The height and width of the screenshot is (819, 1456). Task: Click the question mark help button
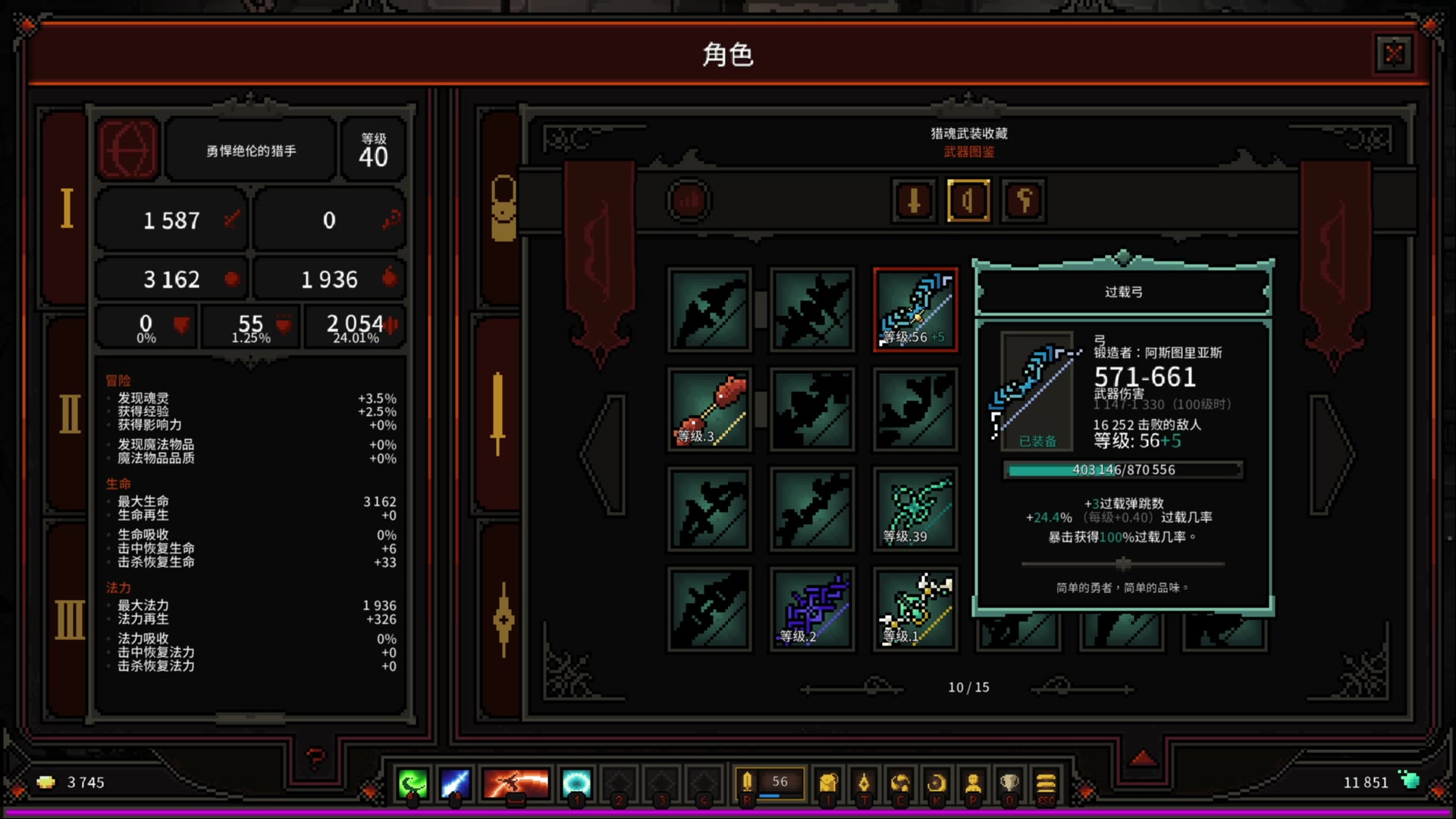(x=315, y=757)
